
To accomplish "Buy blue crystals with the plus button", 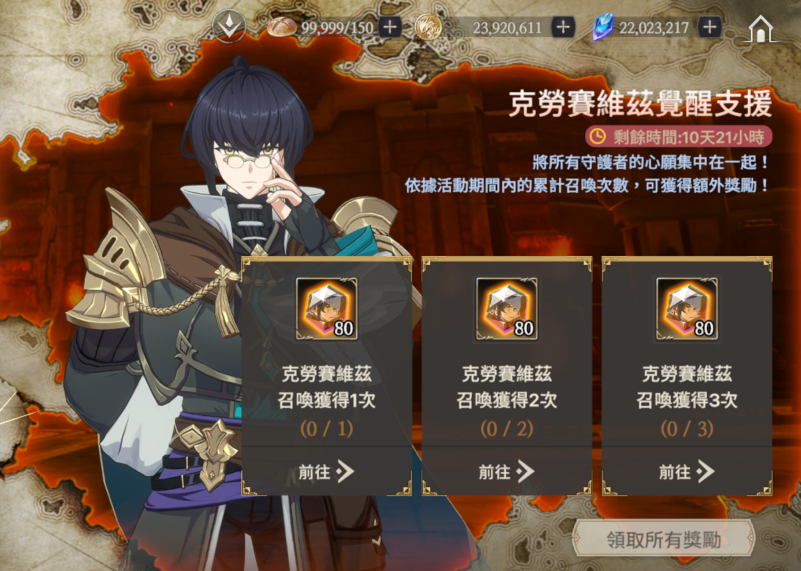I will pos(710,27).
